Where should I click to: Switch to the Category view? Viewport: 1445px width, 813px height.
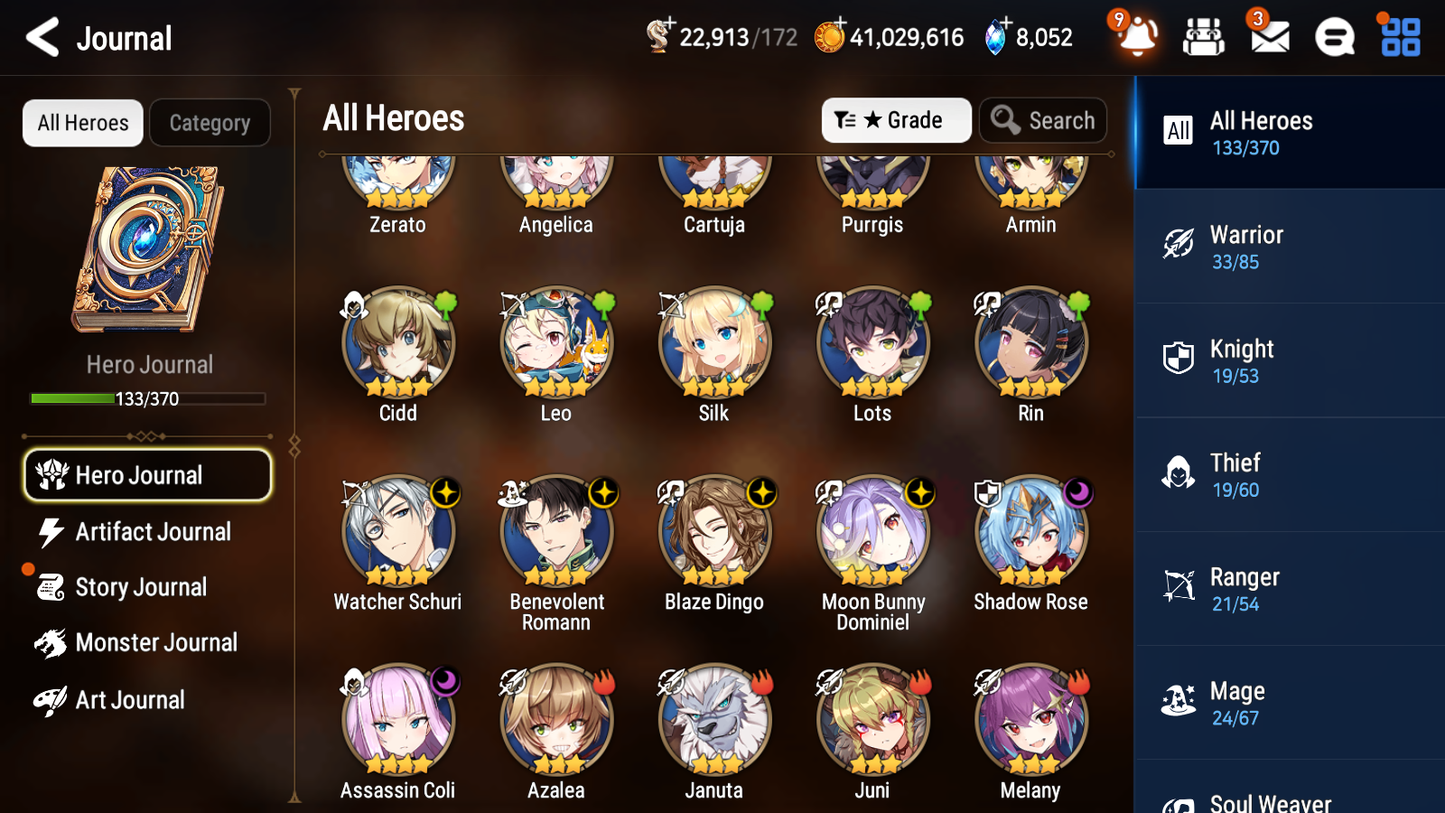coord(209,122)
